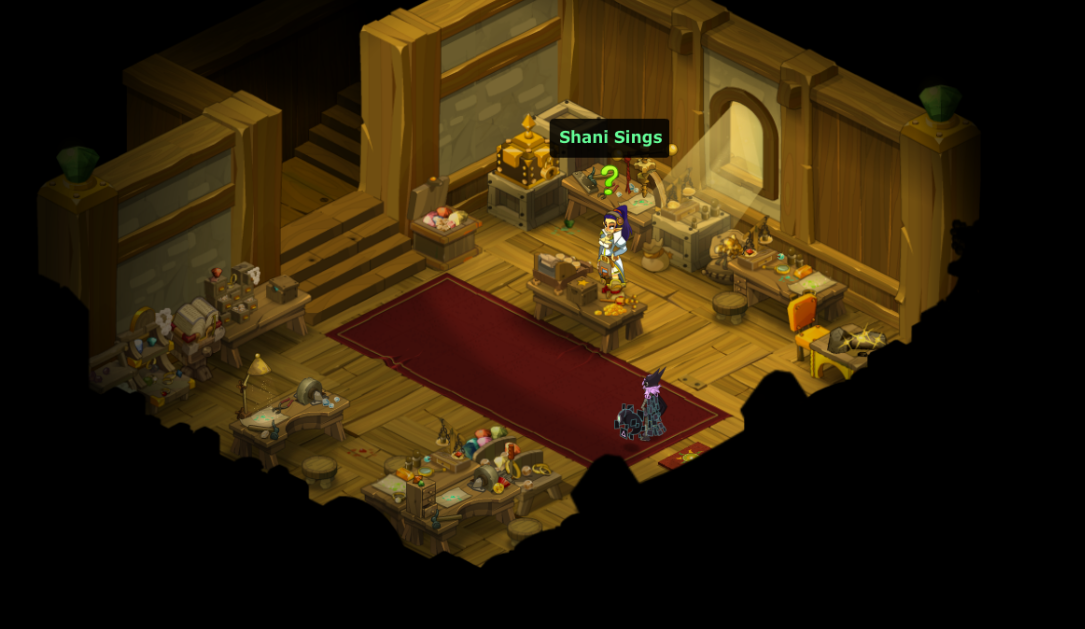This screenshot has height=629, width=1085.
Task: Select the Shani Sings name label
Action: click(x=610, y=138)
